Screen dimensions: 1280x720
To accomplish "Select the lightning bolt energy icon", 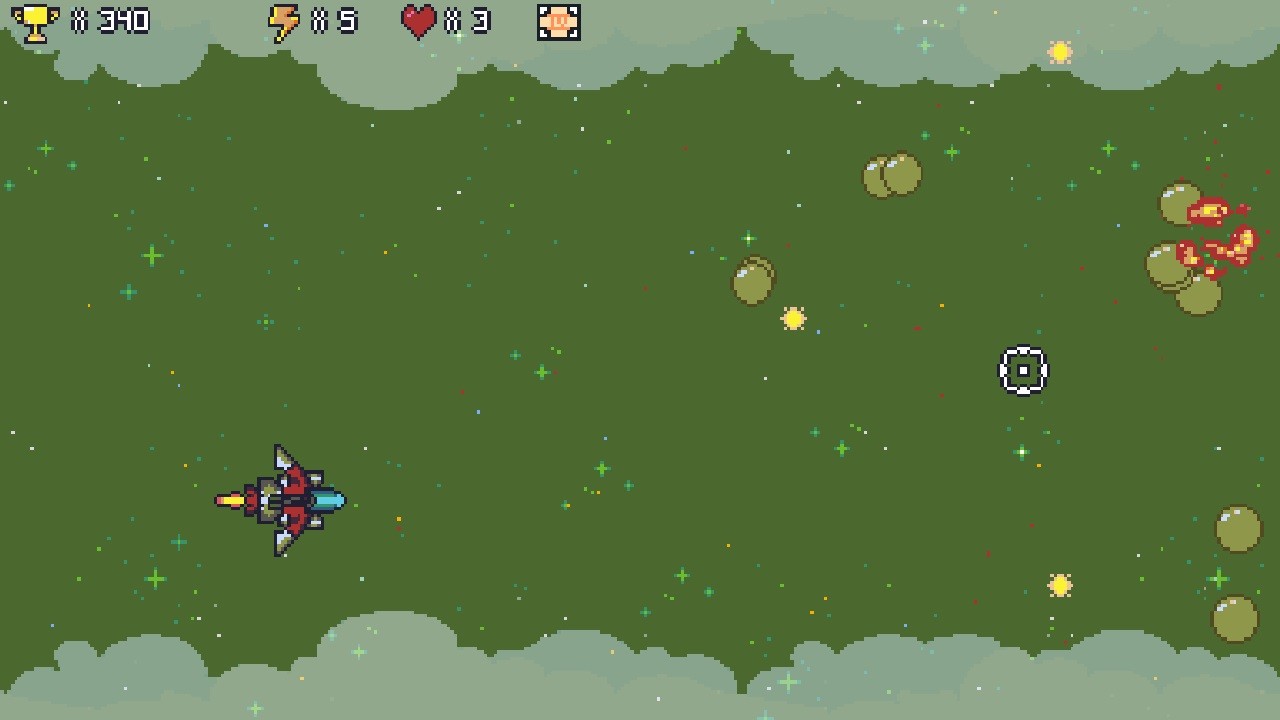I will pyautogui.click(x=287, y=20).
